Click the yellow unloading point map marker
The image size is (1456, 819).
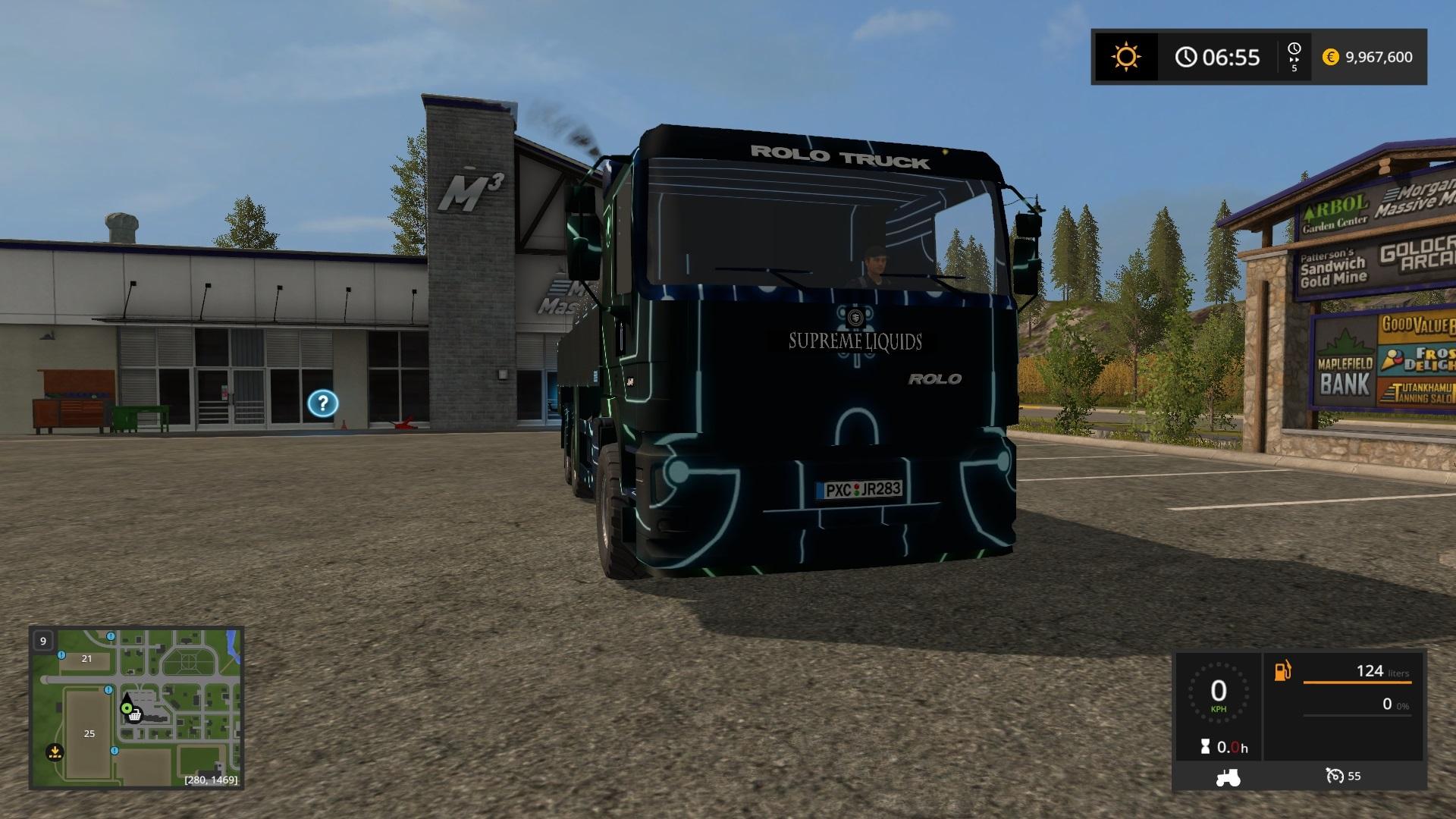pyautogui.click(x=55, y=752)
